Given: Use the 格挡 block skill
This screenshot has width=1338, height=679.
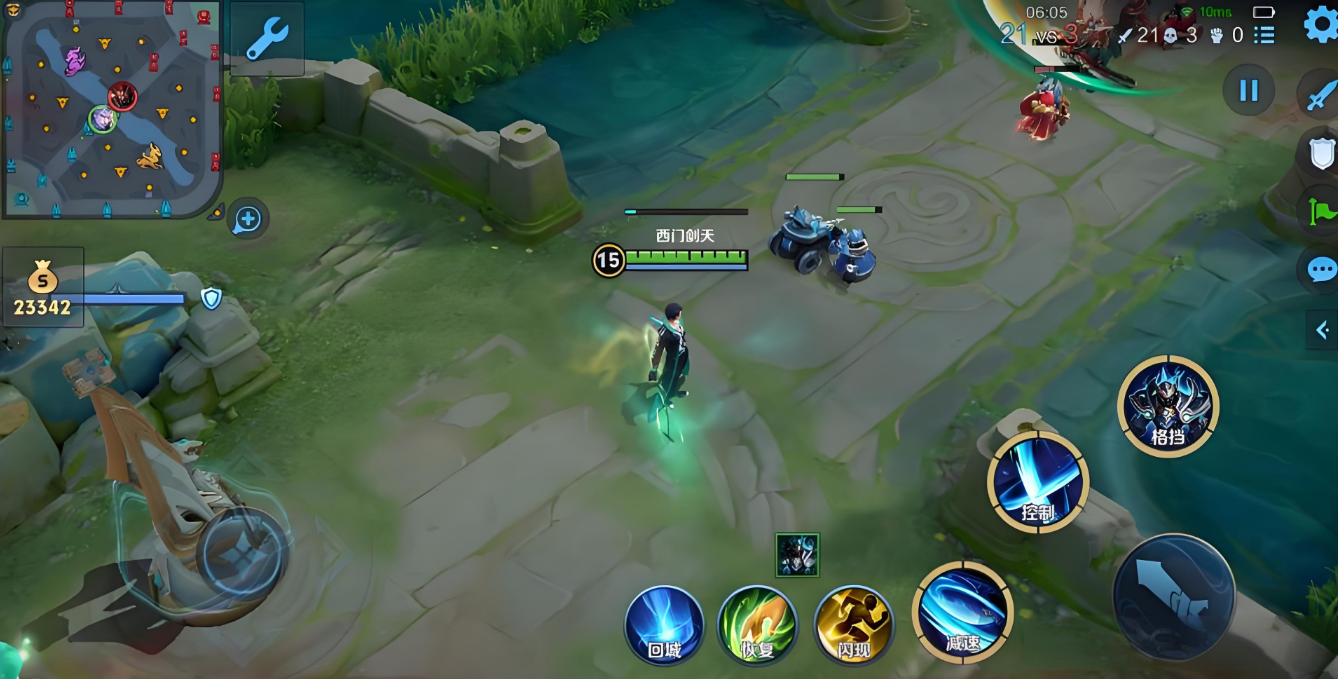Looking at the screenshot, I should click(1167, 406).
